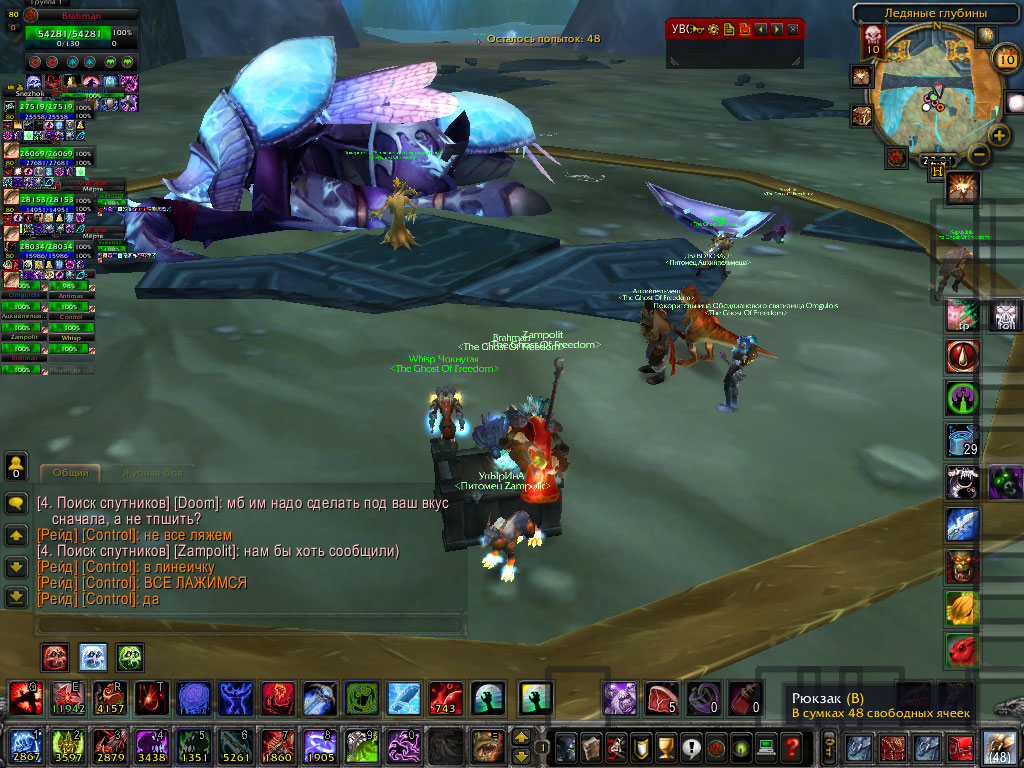Click the gear settings icon on УВС panel
This screenshot has height=768, width=1024.
pos(714,29)
